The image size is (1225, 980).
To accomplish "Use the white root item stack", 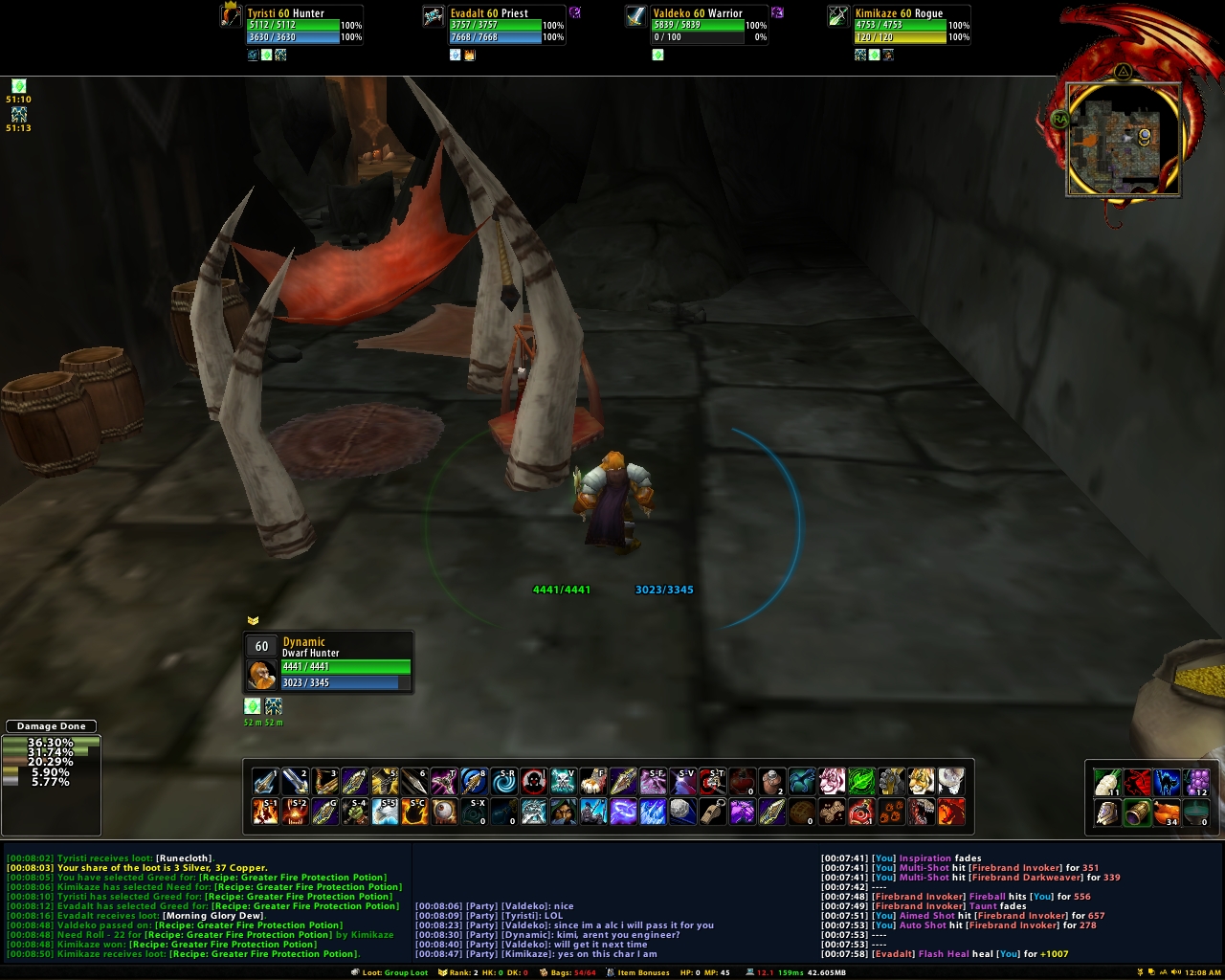I will (x=1107, y=783).
